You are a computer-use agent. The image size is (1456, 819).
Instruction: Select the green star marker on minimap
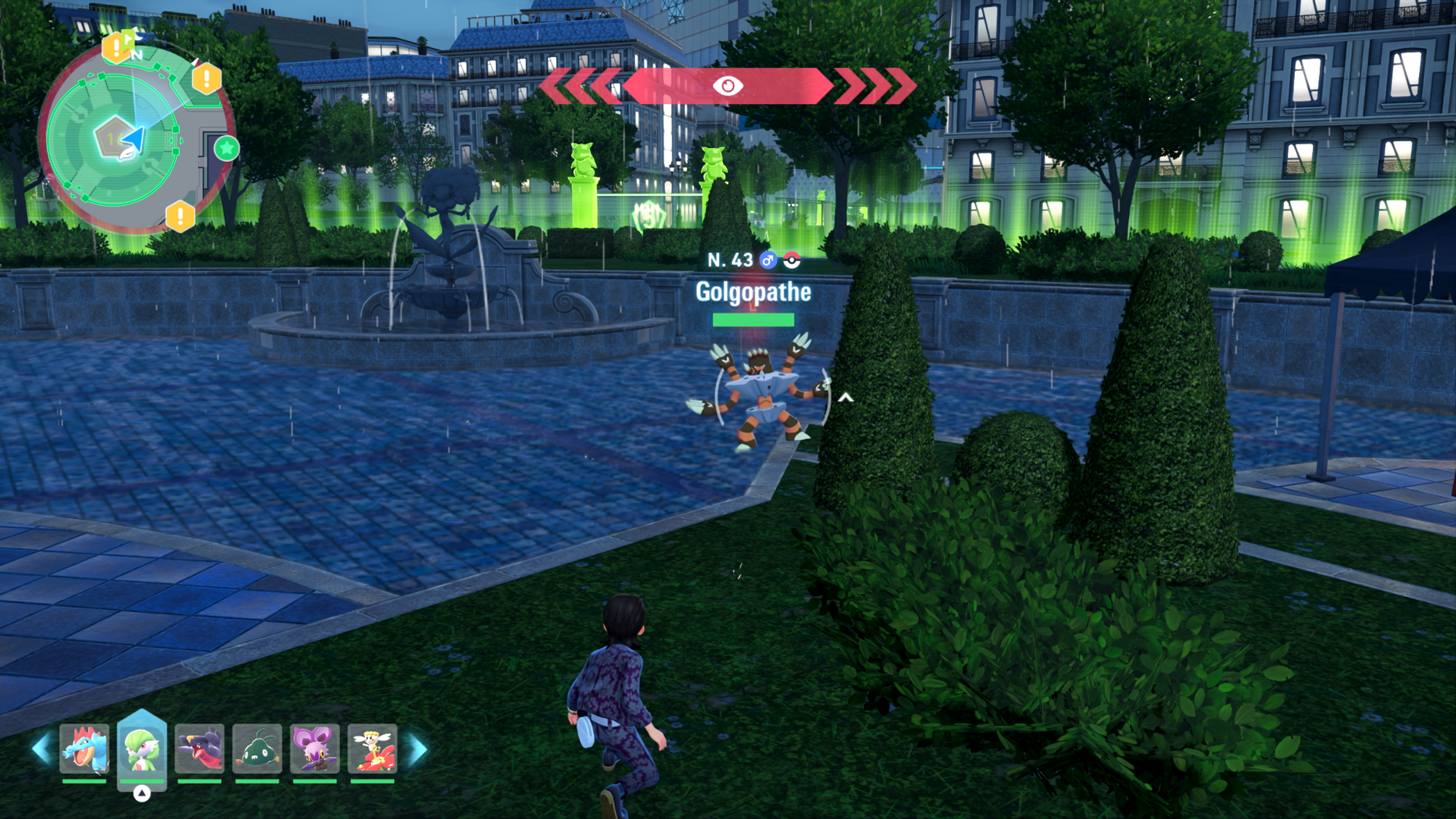point(227,149)
